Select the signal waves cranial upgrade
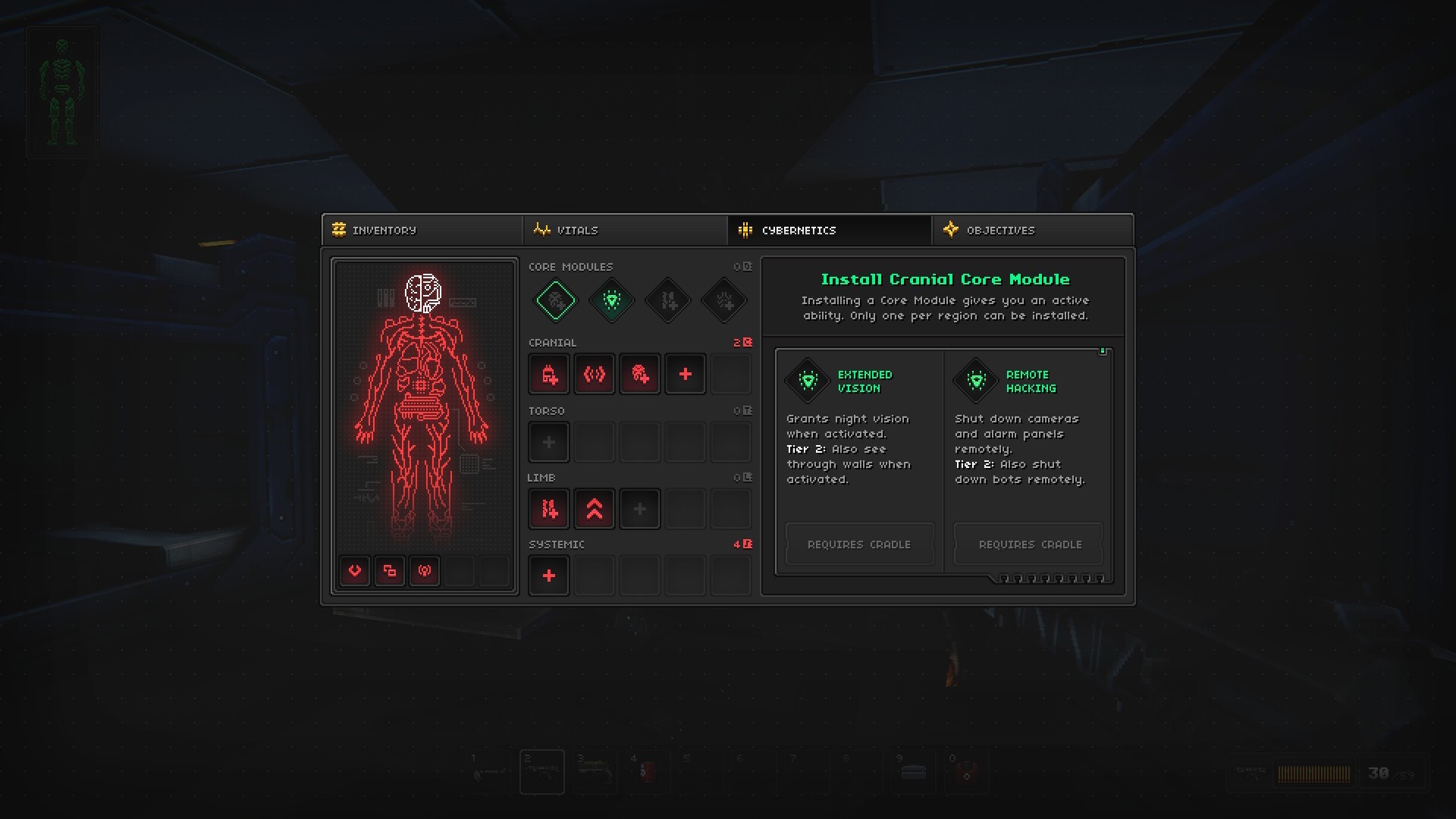The width and height of the screenshot is (1456, 819). click(595, 374)
